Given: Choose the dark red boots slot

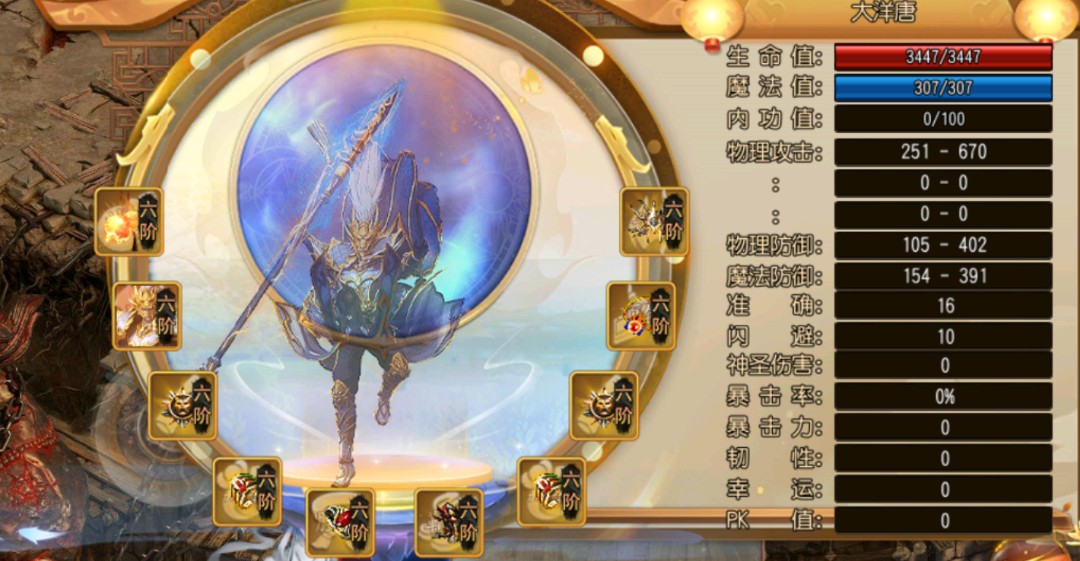Looking at the screenshot, I should pos(449,521).
